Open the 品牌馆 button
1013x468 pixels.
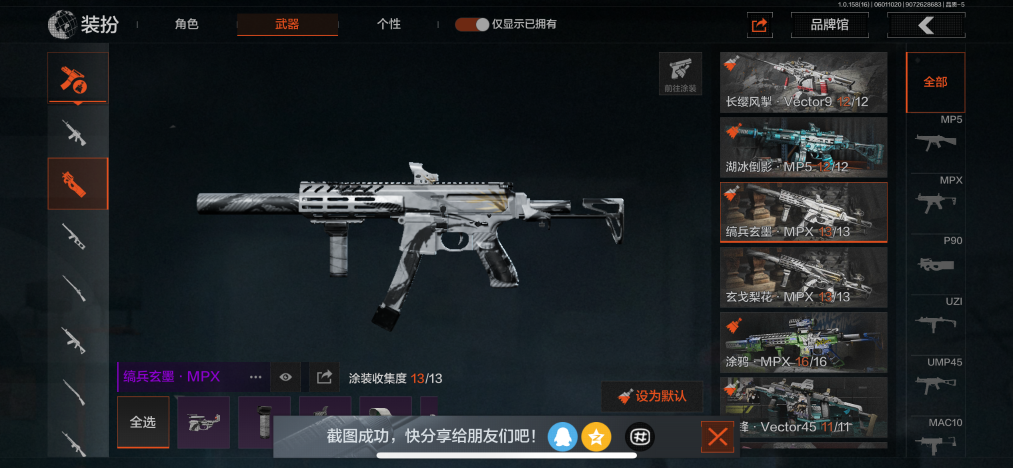pyautogui.click(x=829, y=25)
